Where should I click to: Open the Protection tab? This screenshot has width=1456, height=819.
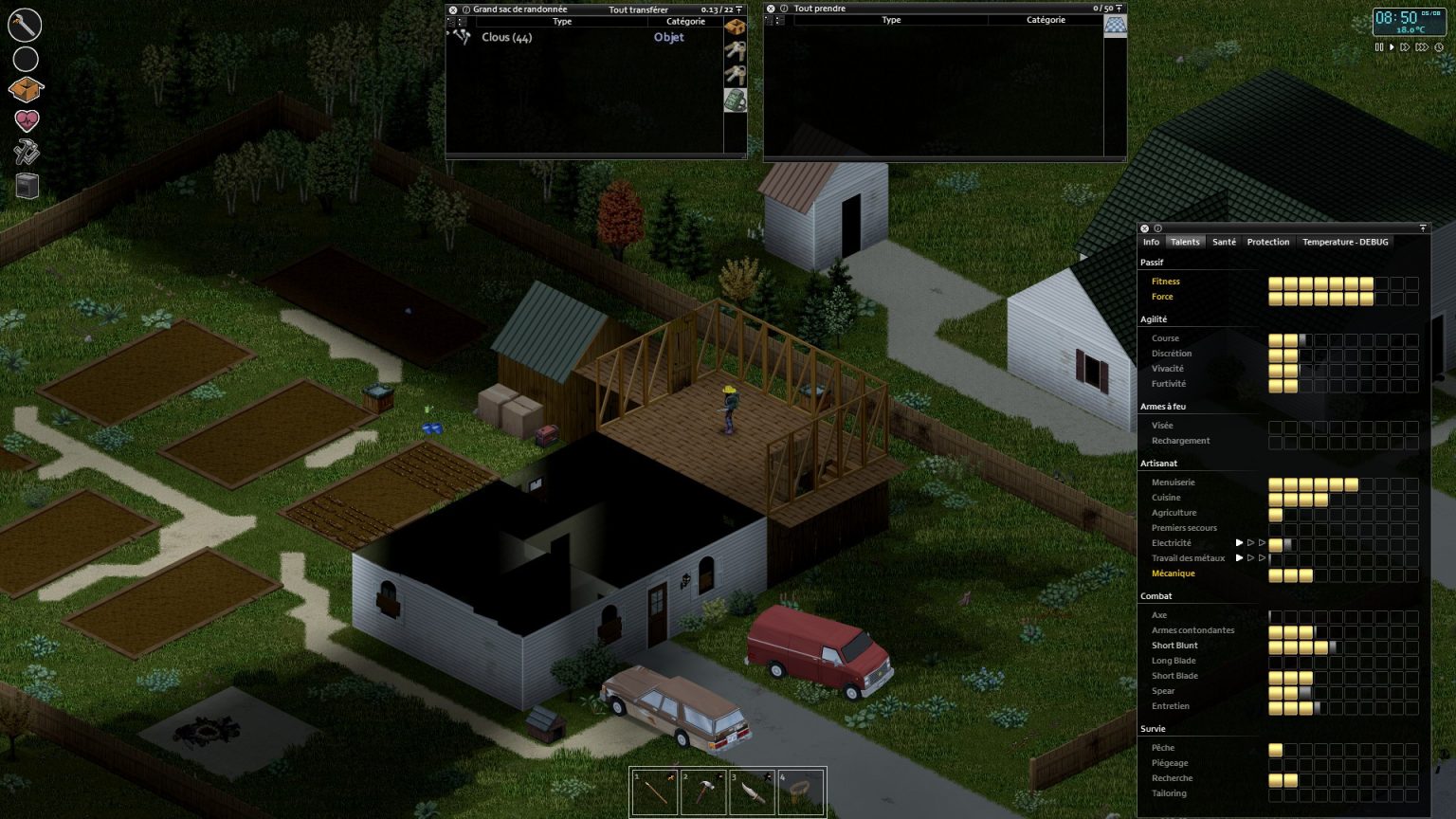tap(1268, 242)
